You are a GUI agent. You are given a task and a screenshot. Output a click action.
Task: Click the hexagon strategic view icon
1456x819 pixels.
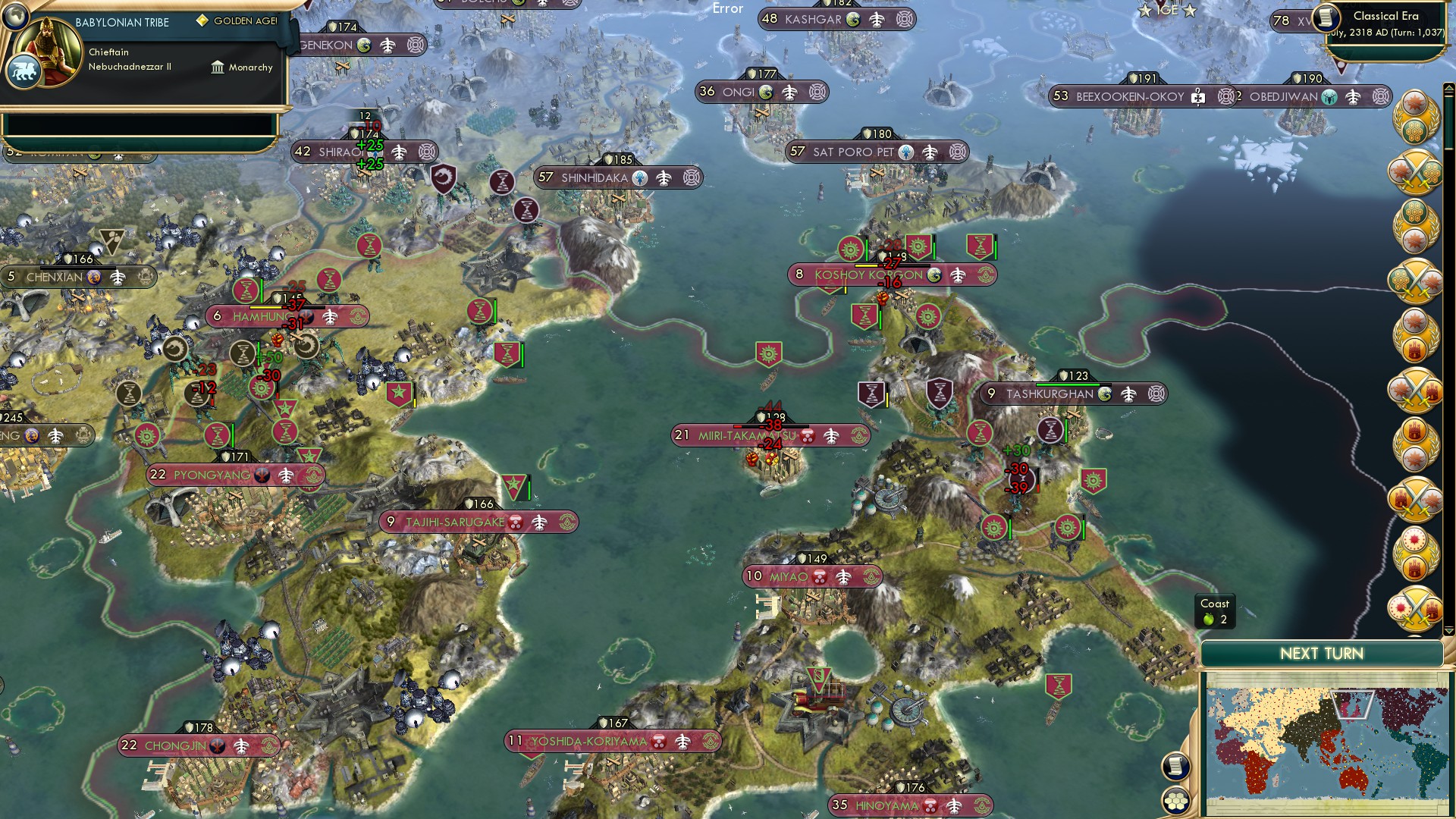tap(1176, 801)
